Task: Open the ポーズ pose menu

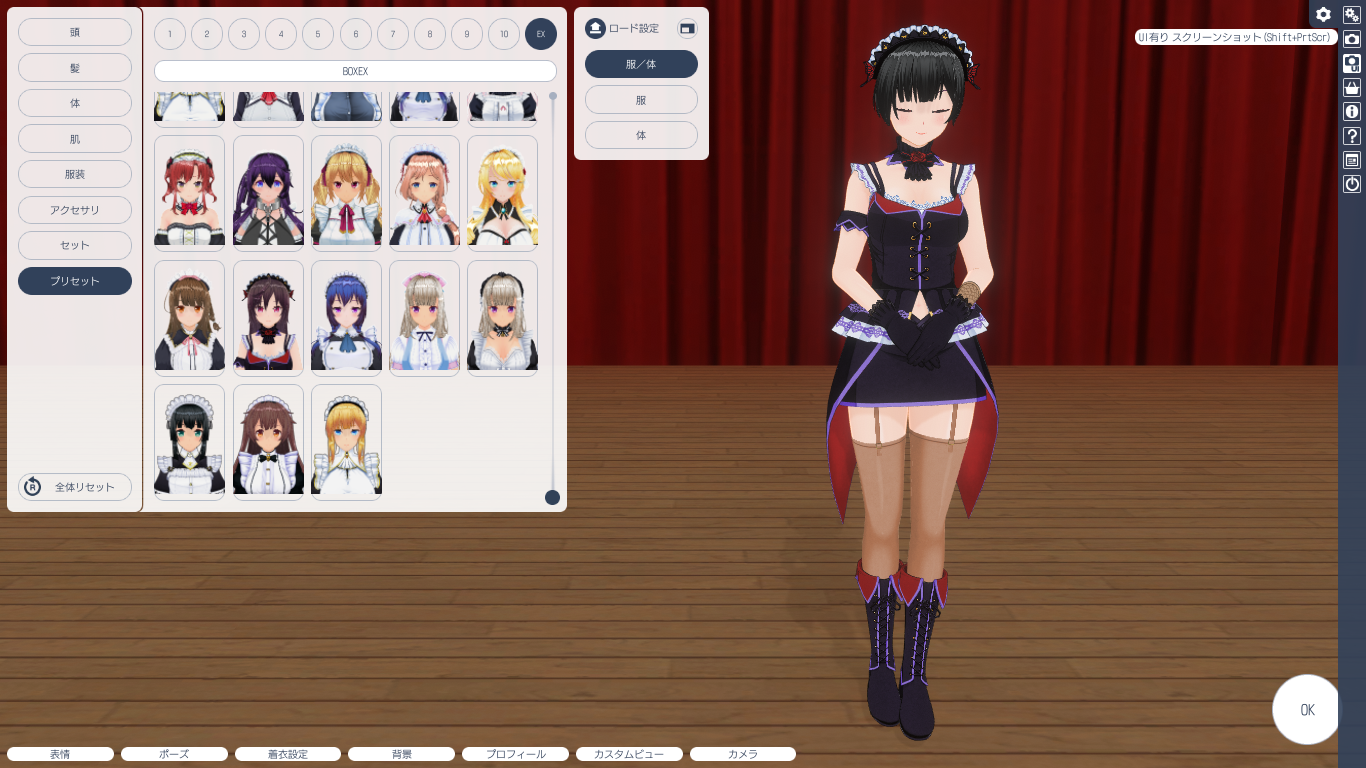Action: (x=174, y=754)
